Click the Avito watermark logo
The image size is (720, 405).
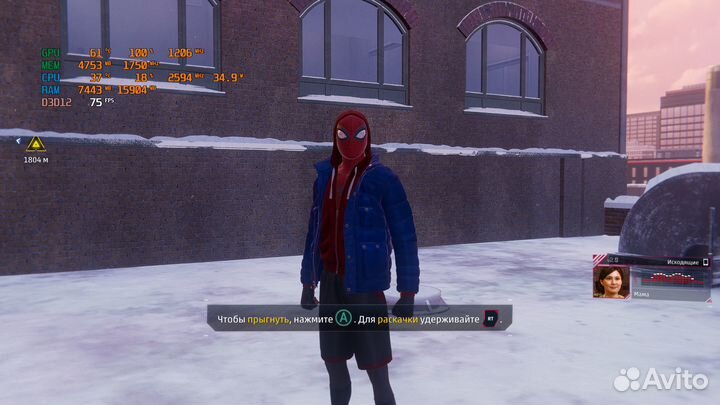[x=660, y=379]
